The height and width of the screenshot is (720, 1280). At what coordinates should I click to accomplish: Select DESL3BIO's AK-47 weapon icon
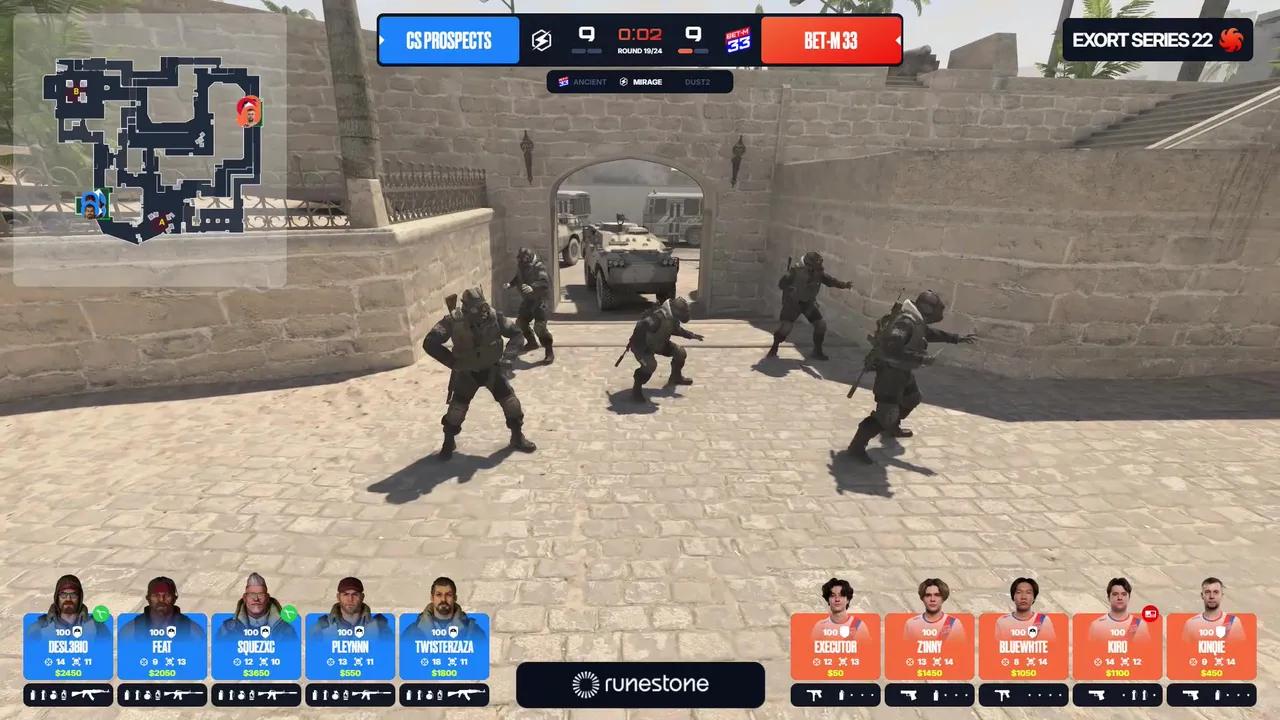click(92, 695)
